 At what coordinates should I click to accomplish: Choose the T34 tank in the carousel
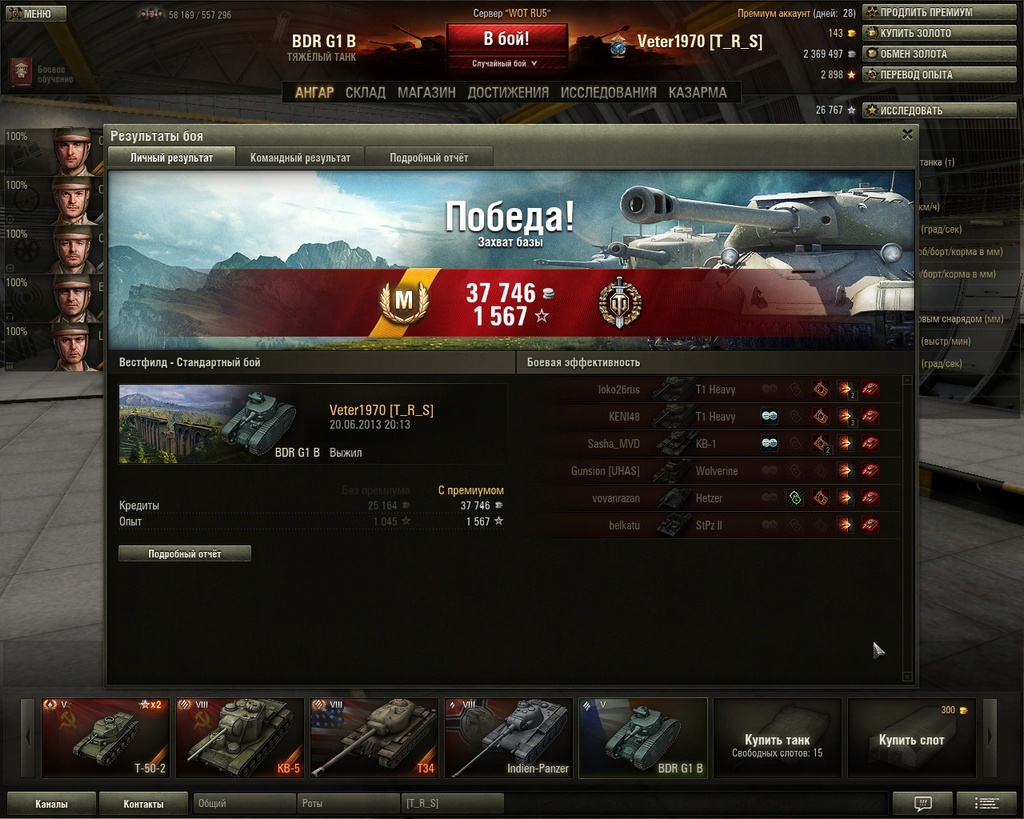point(374,737)
